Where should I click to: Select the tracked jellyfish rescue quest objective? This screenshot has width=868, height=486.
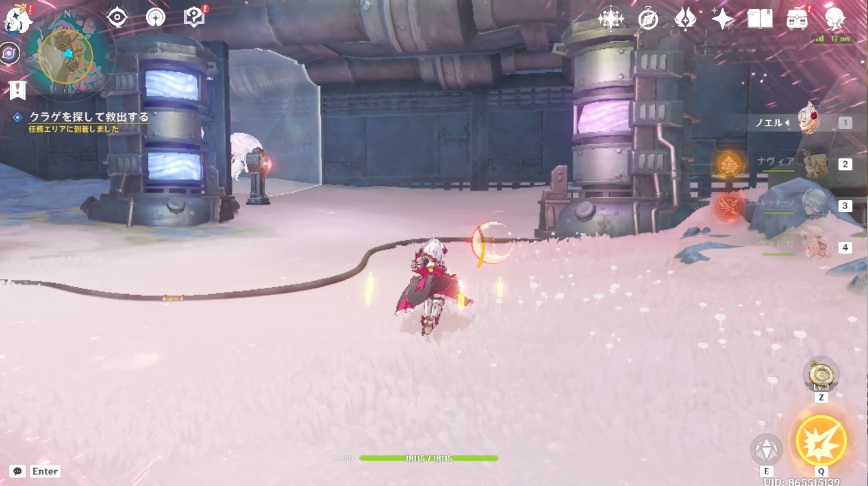[88, 117]
